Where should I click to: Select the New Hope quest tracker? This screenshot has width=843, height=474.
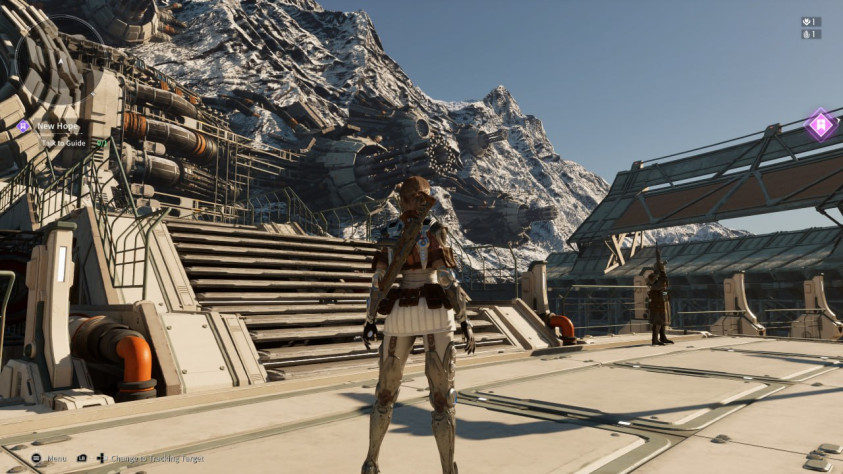(x=56, y=126)
